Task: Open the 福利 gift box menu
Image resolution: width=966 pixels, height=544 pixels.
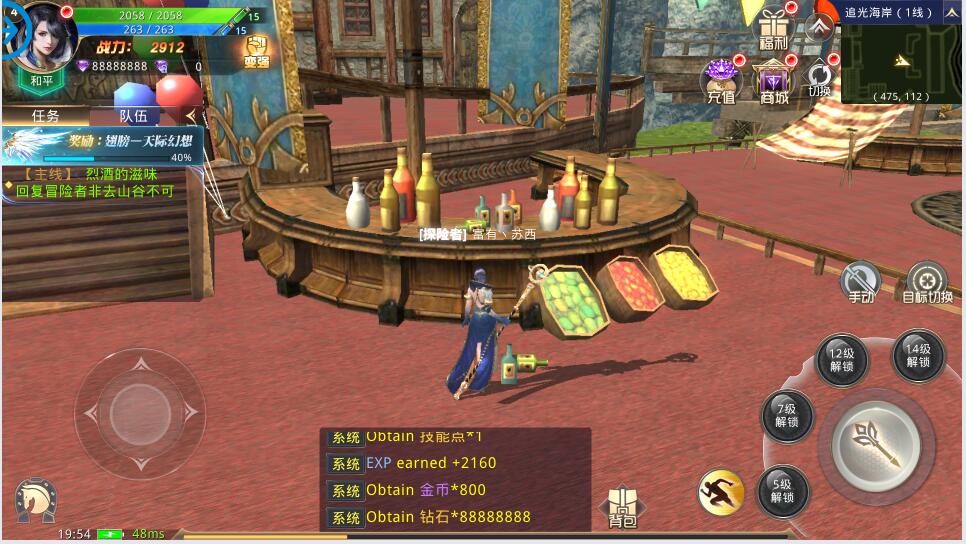Action: coord(773,28)
